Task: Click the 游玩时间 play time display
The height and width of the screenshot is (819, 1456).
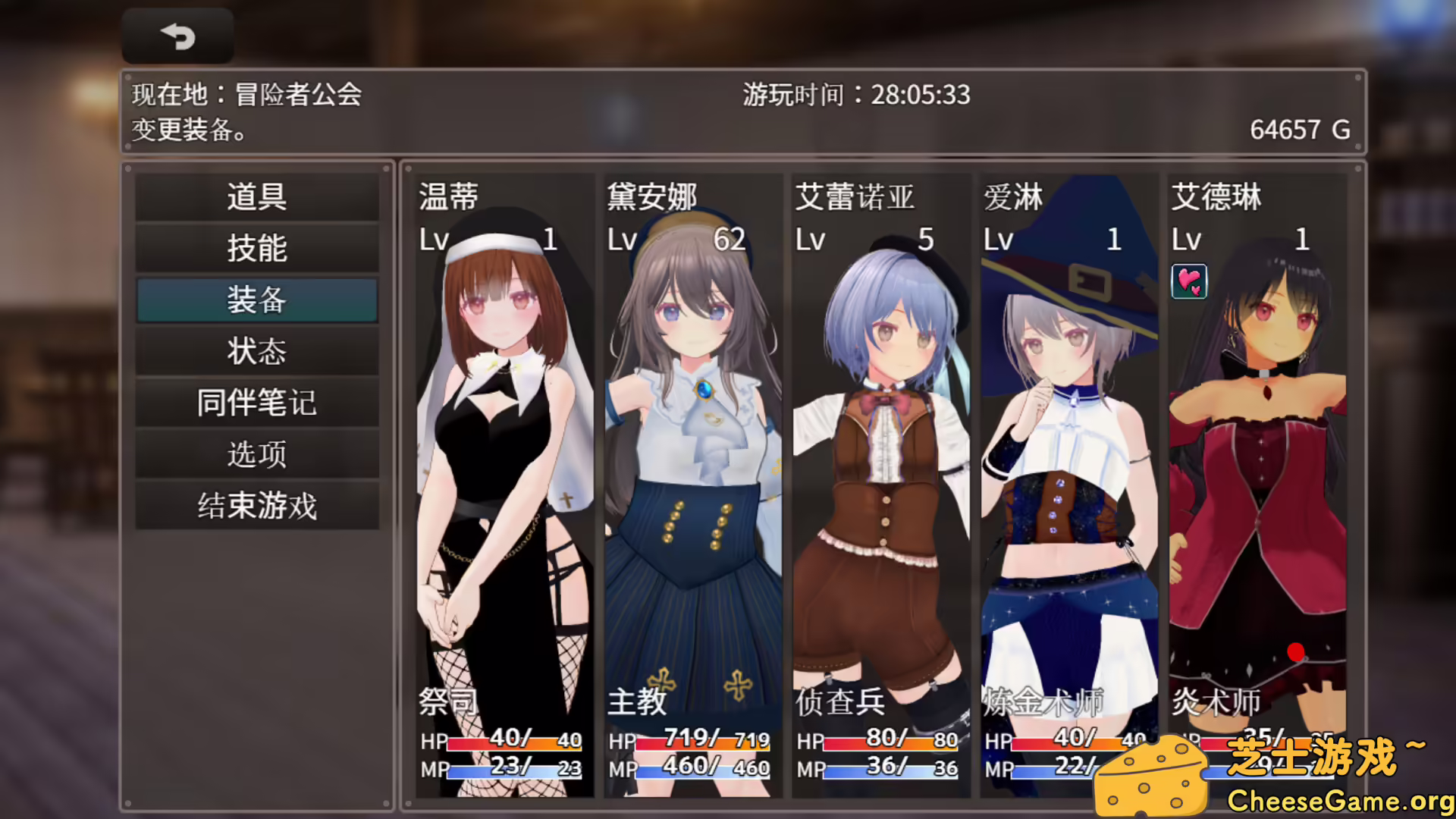Action: click(855, 96)
